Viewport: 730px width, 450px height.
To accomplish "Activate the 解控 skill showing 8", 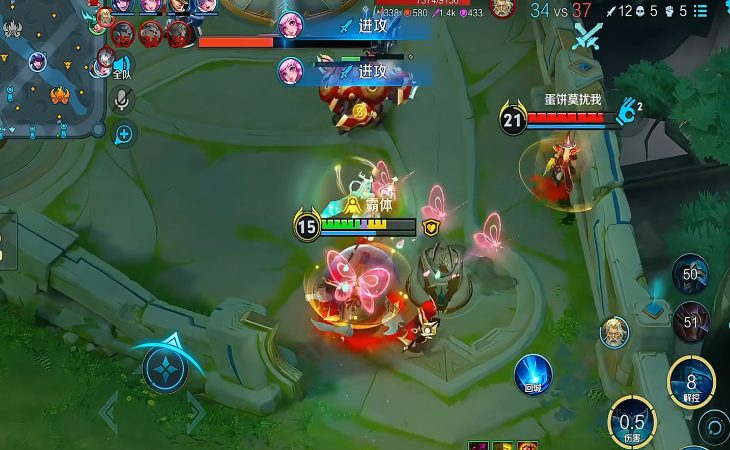I will (690, 381).
